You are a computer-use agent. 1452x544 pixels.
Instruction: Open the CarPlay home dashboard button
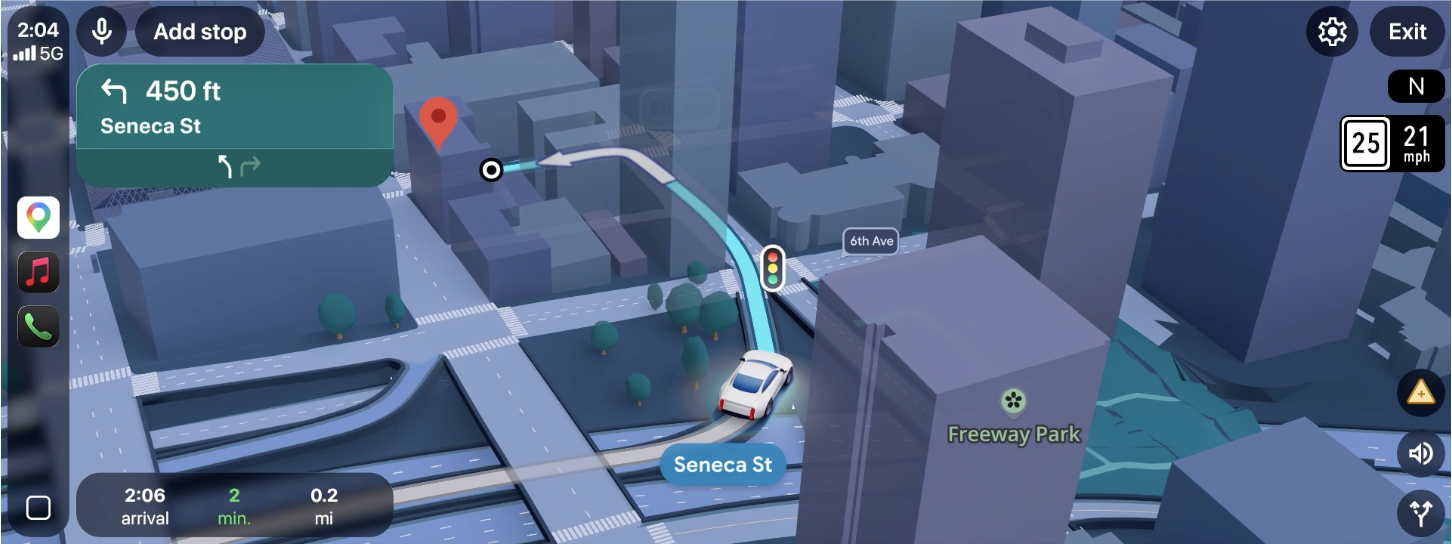coord(38,508)
